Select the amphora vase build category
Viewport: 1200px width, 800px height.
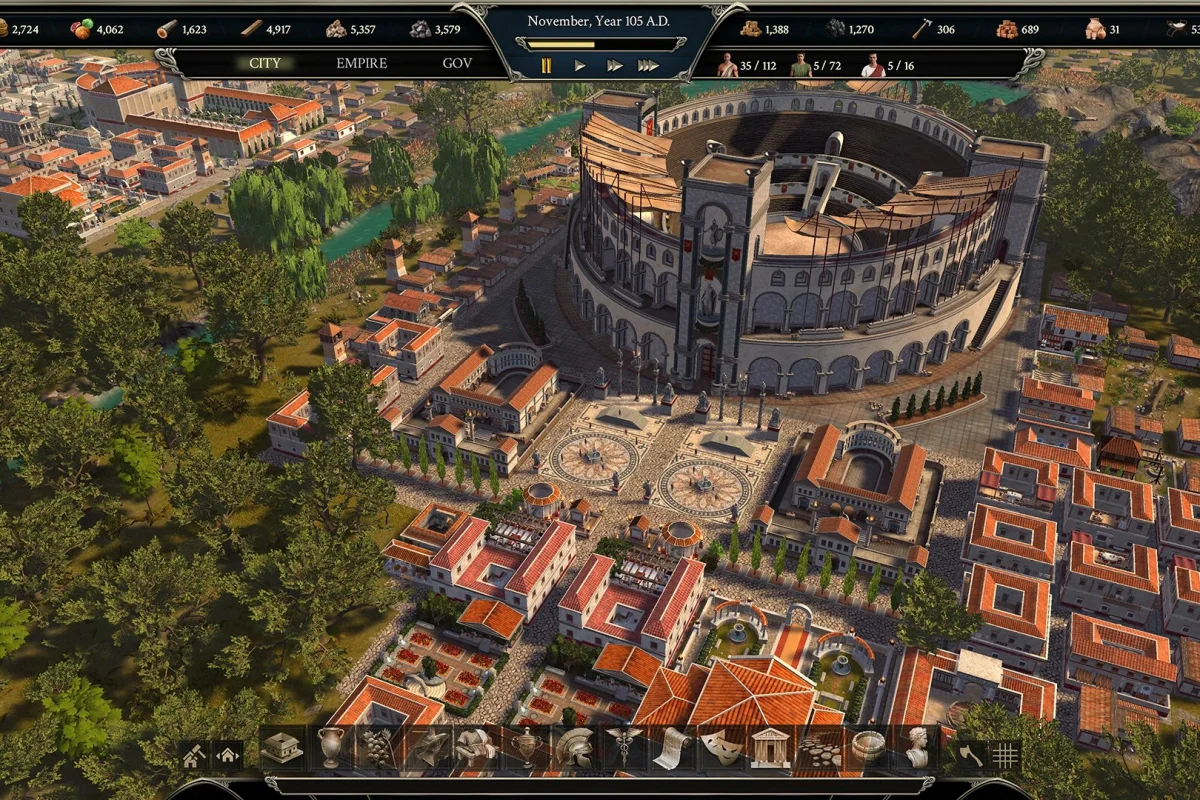pos(331,748)
